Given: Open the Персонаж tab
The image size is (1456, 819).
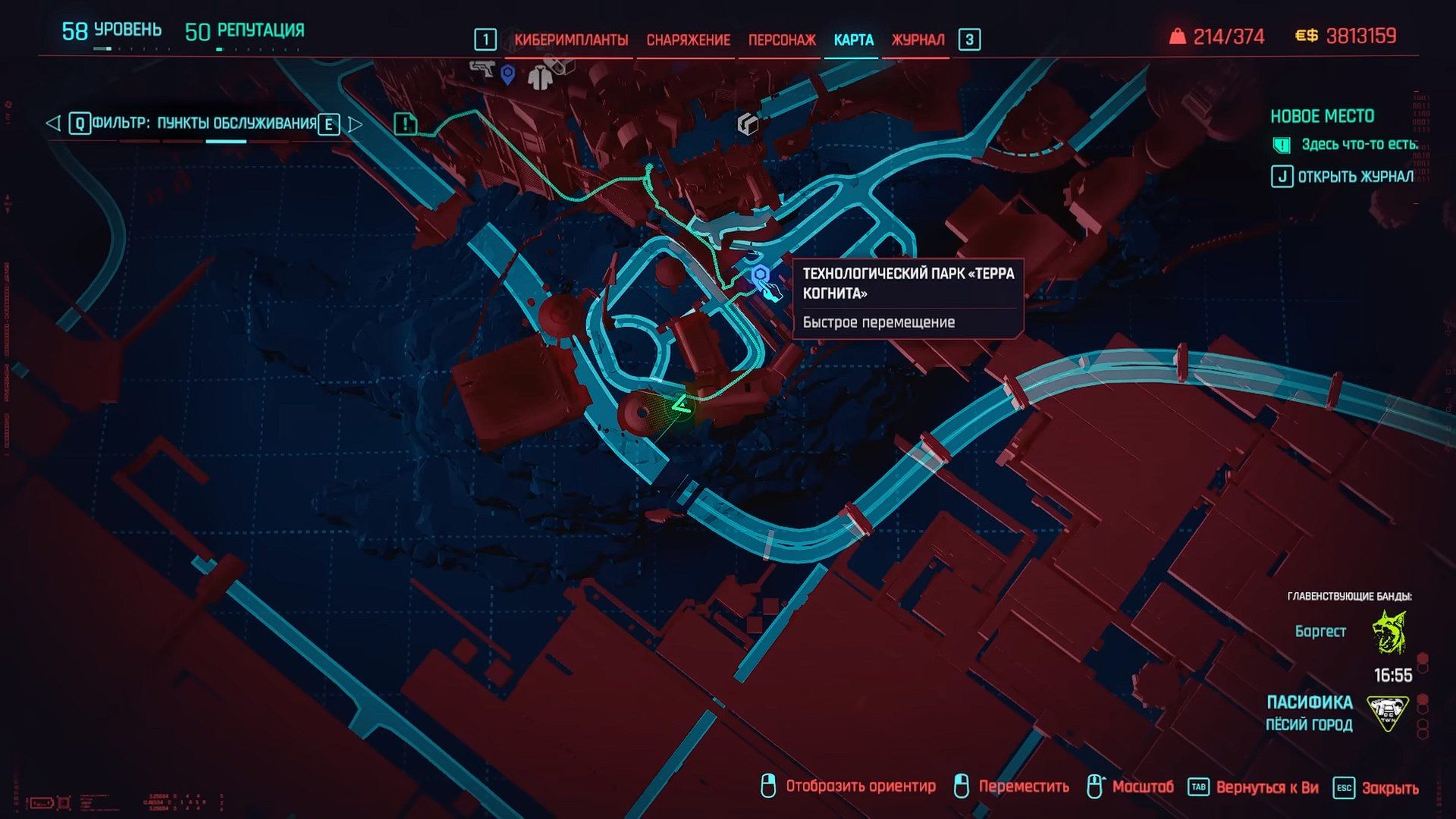Looking at the screenshot, I should (x=782, y=39).
